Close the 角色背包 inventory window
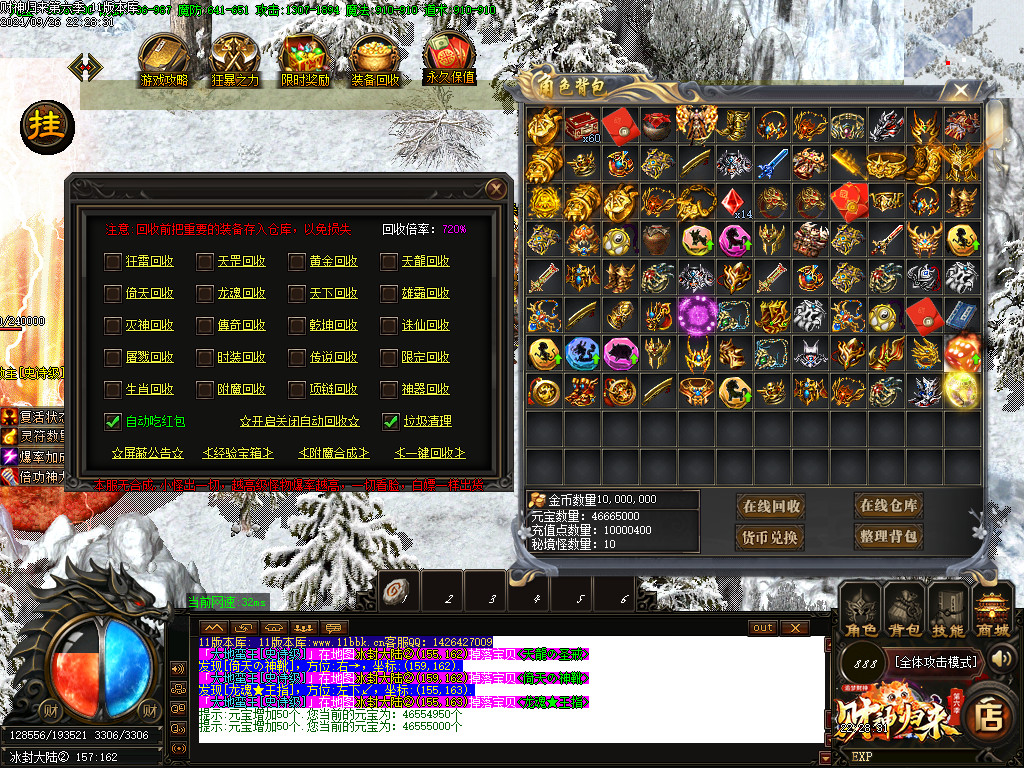Viewport: 1024px width, 768px height. (961, 91)
